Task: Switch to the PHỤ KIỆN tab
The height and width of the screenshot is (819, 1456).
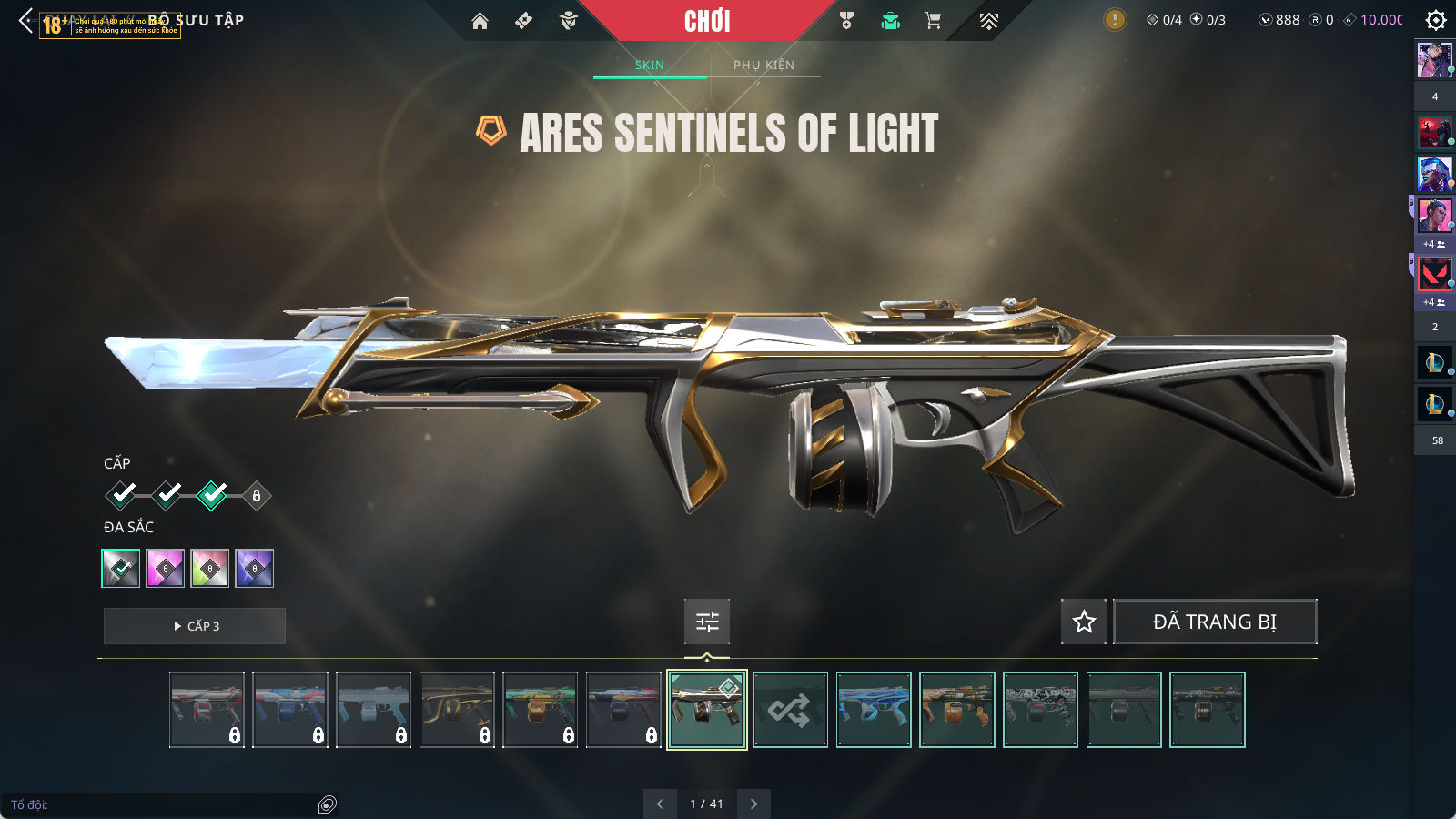Action: pyautogui.click(x=763, y=65)
